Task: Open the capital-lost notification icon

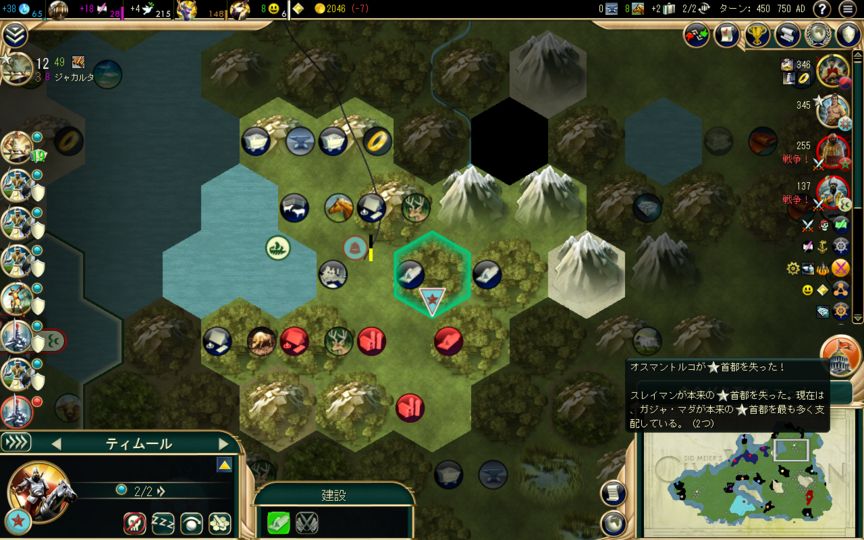Action: click(841, 355)
